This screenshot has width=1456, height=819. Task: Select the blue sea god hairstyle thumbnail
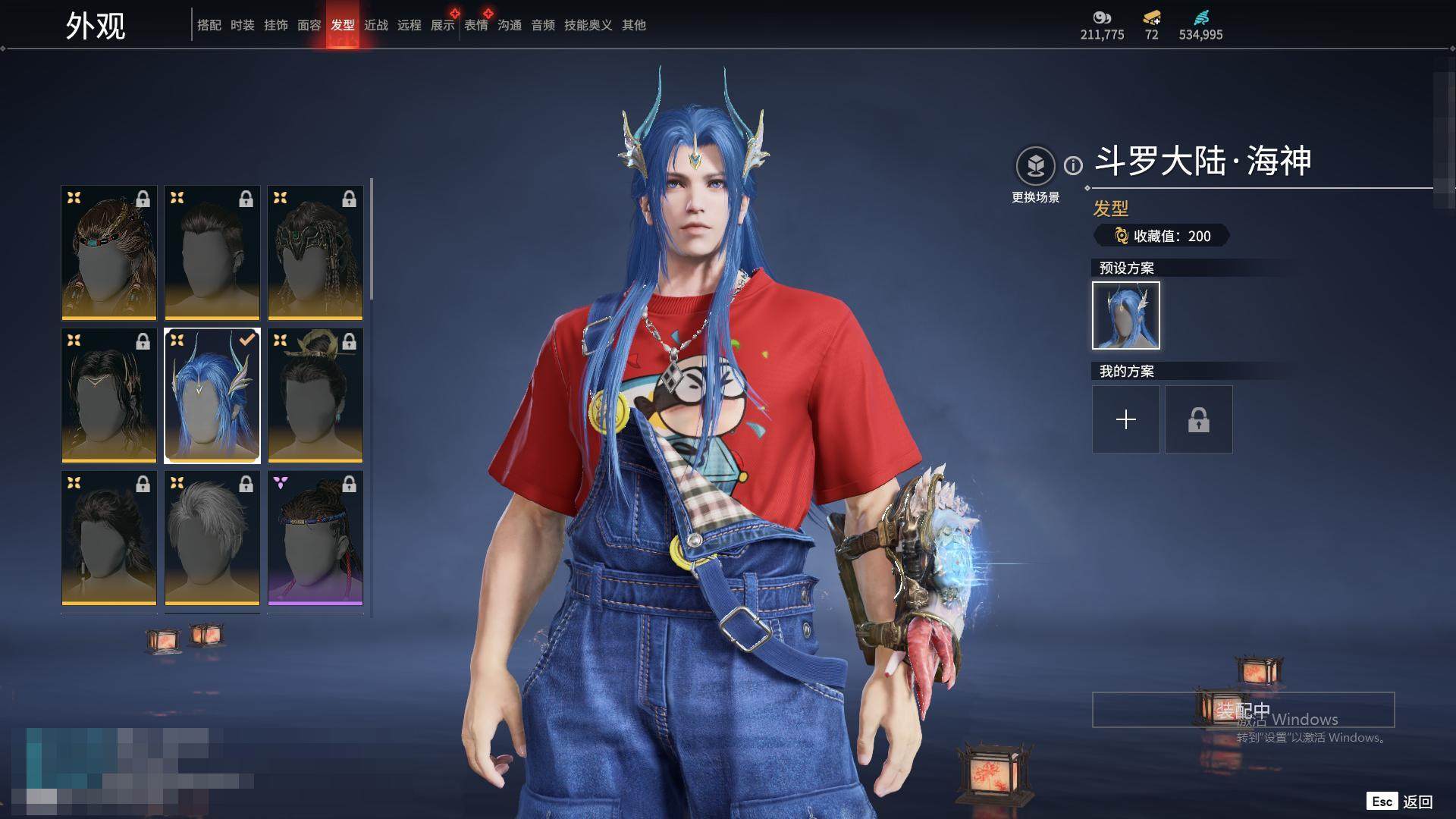(212, 395)
